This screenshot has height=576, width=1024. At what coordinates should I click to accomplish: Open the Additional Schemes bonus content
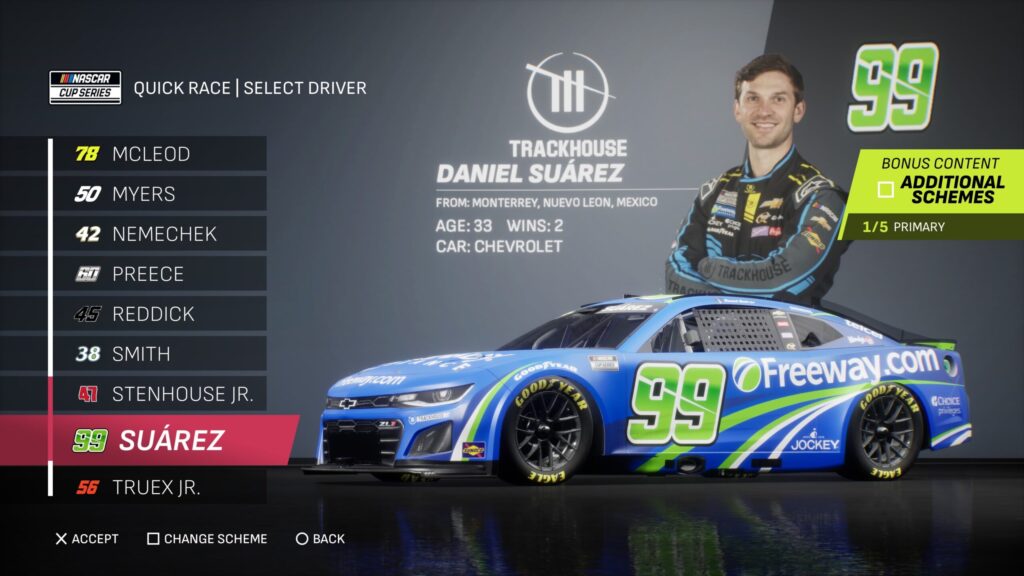click(x=940, y=189)
